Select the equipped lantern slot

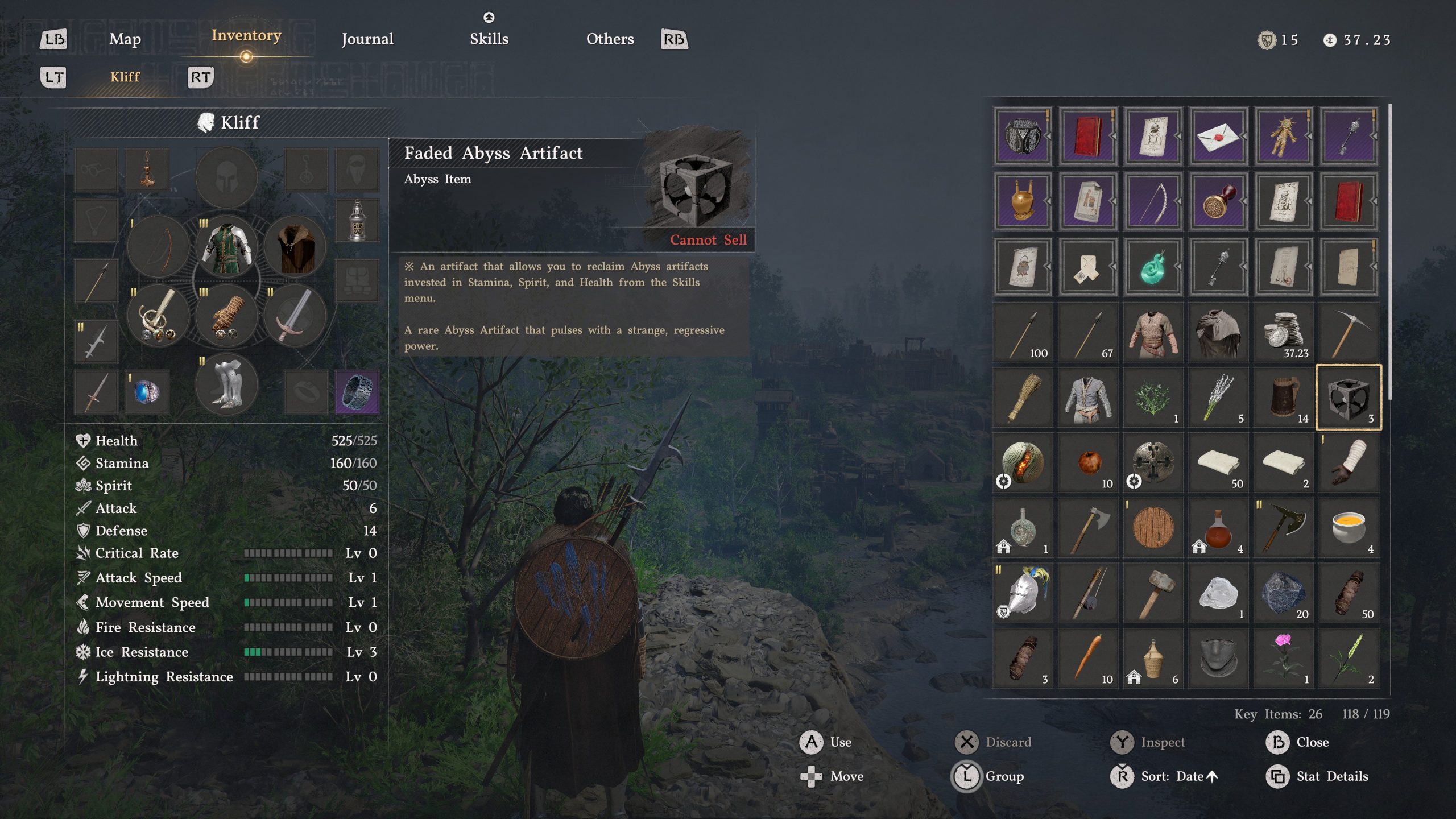coord(357,221)
